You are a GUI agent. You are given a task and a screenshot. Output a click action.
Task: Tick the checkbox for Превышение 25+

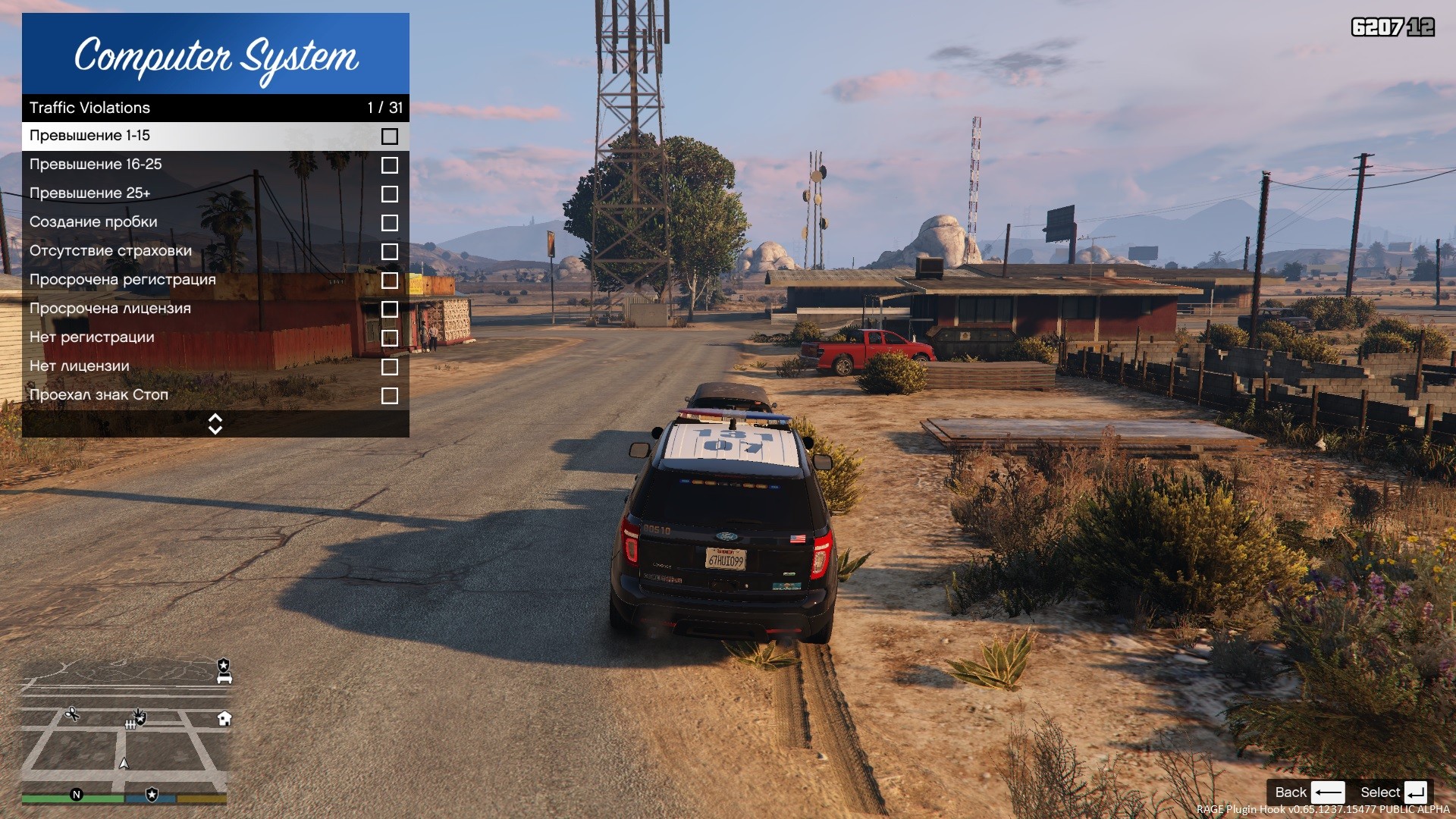pyautogui.click(x=389, y=194)
